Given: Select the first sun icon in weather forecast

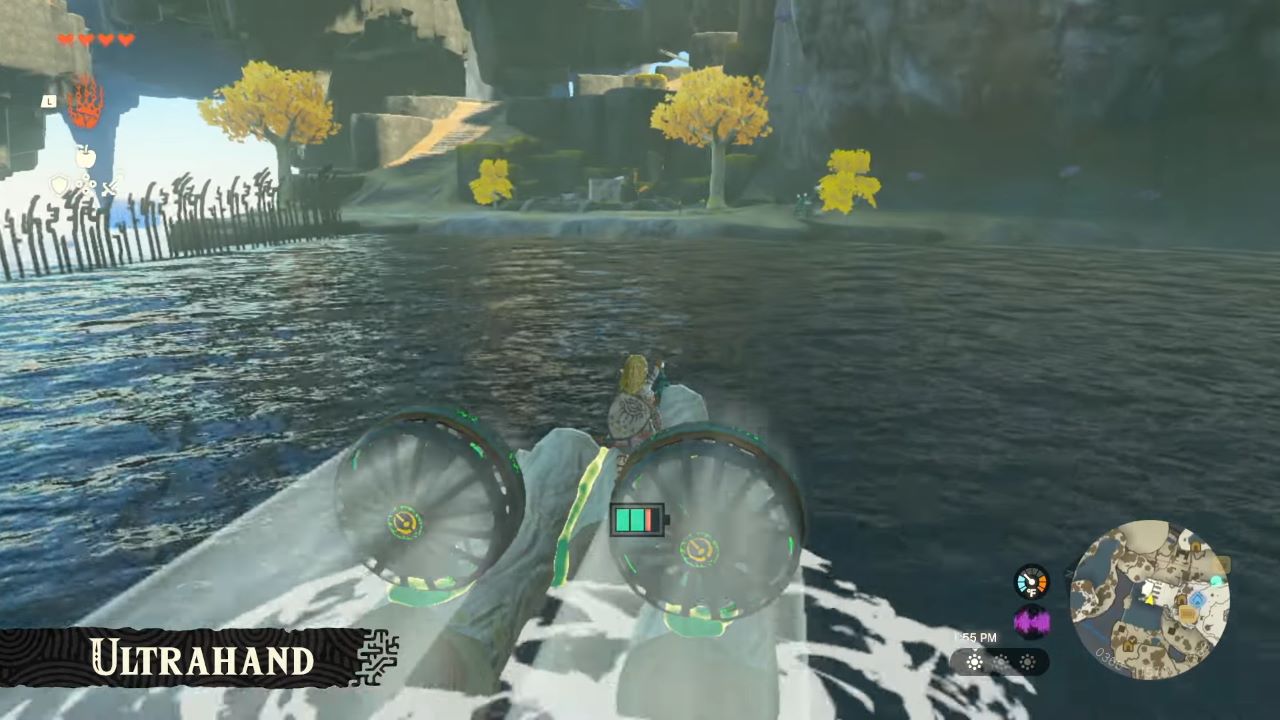Looking at the screenshot, I should coord(973,661).
